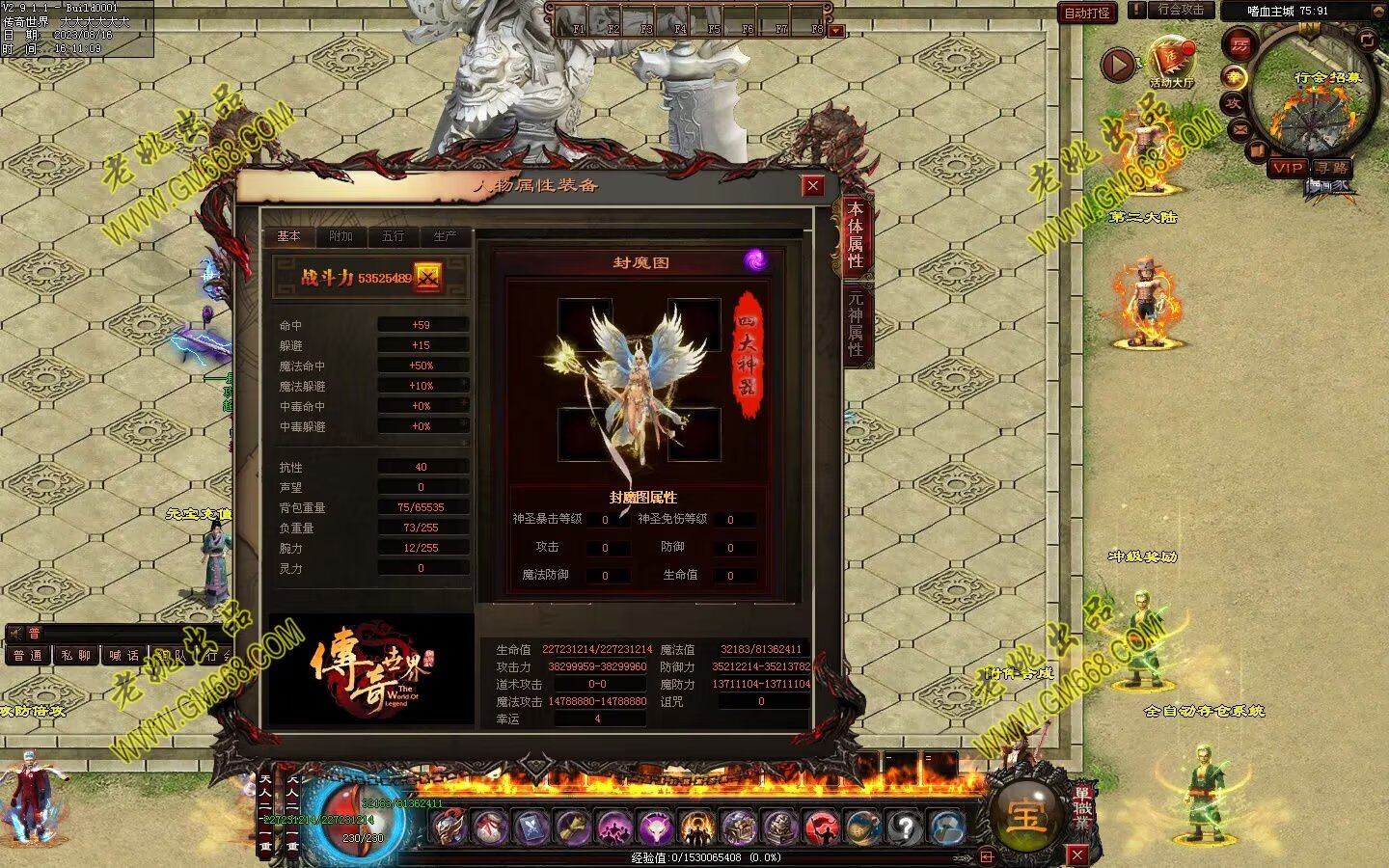Image resolution: width=1389 pixels, height=868 pixels.
Task: Open the 活动大厅 activity hall
Action: [1171, 63]
